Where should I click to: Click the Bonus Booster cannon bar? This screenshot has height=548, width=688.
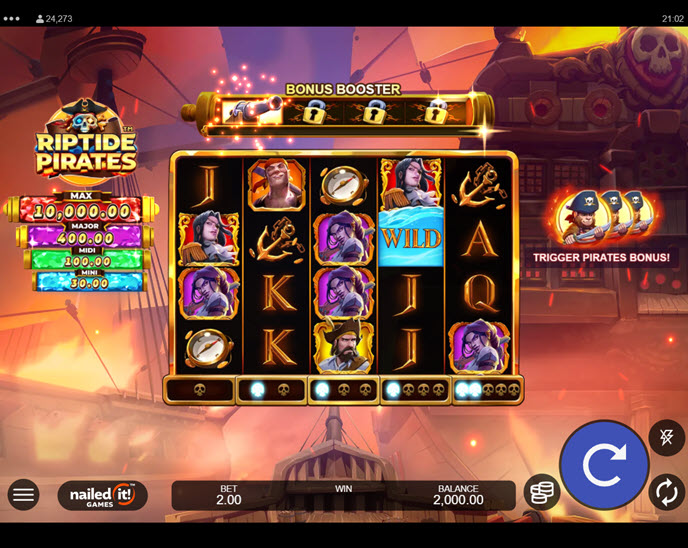pyautogui.click(x=345, y=111)
